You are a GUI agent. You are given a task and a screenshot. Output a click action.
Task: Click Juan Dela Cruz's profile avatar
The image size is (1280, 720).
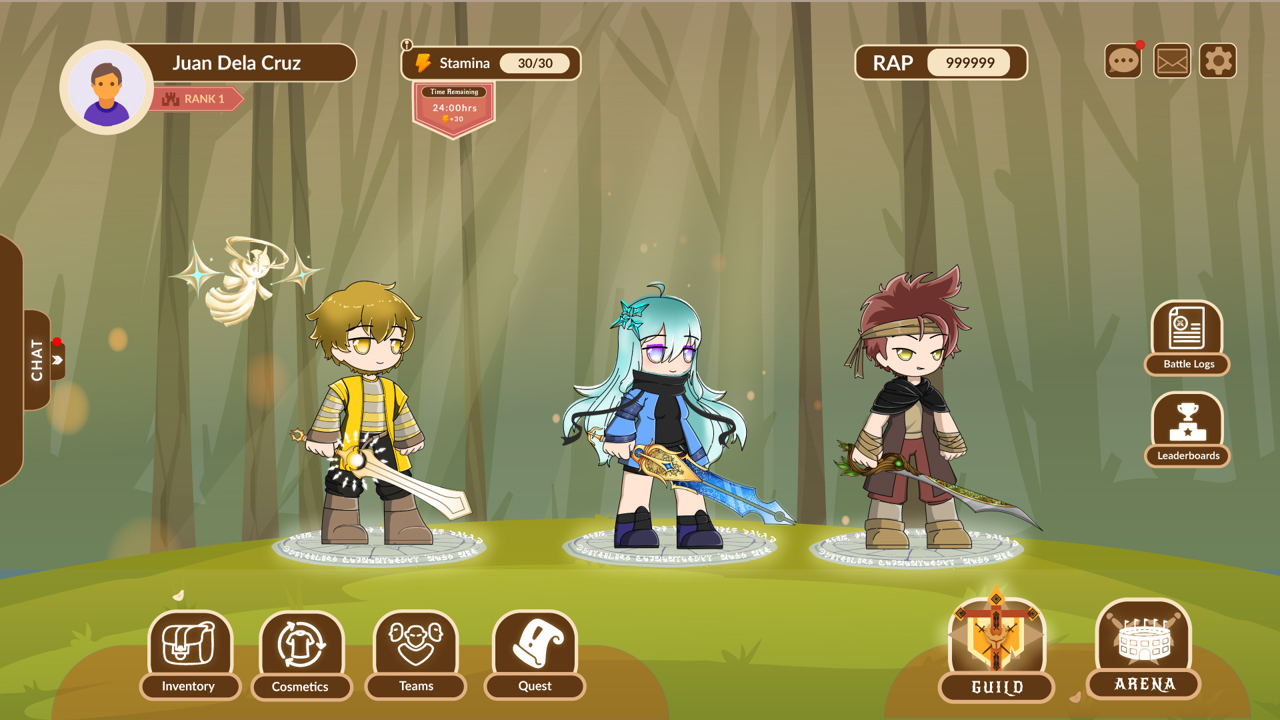click(106, 88)
